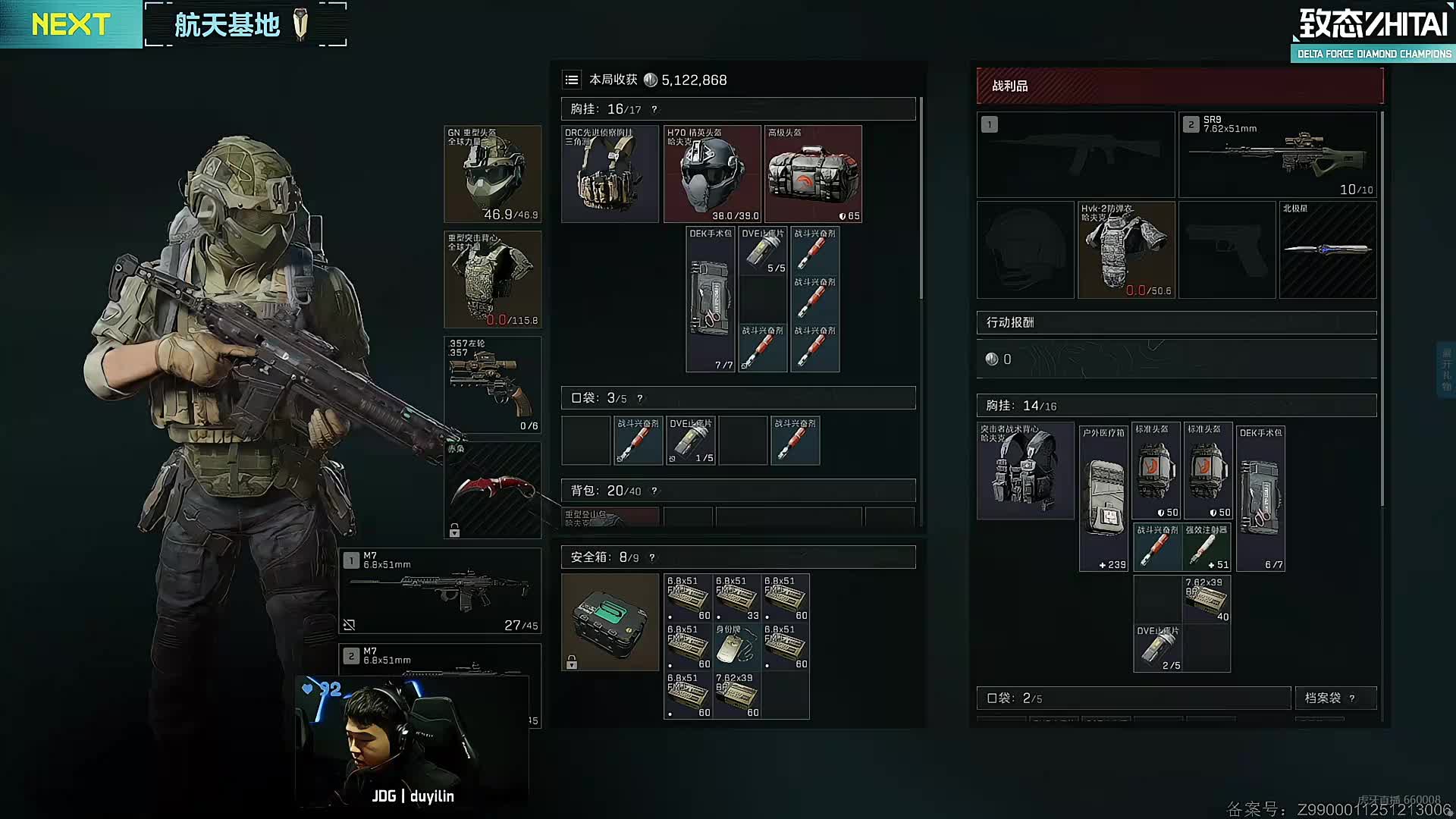Select the DRC recon chest rig
The width and height of the screenshot is (1456, 819).
pyautogui.click(x=610, y=174)
